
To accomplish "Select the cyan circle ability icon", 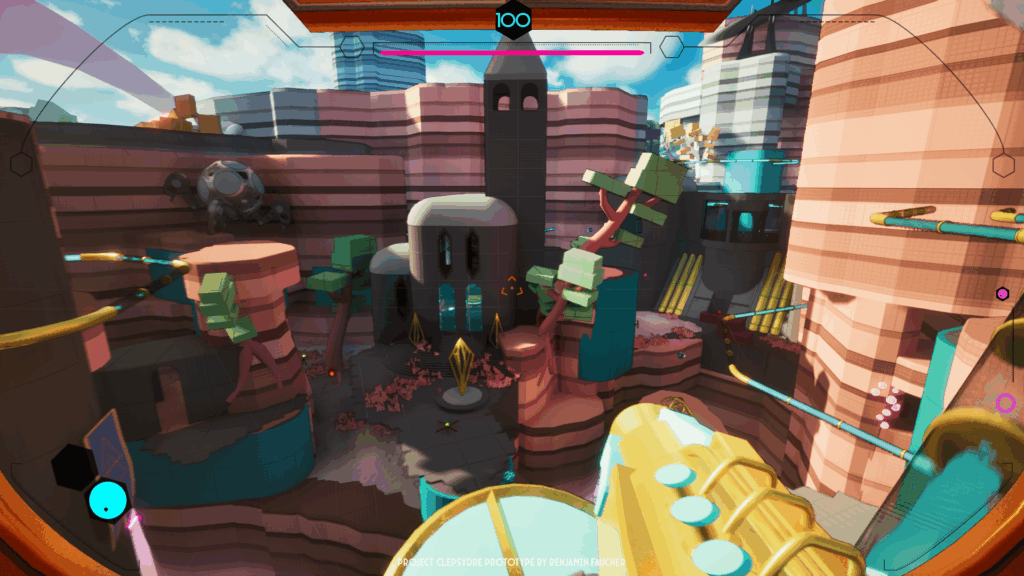I will (108, 500).
